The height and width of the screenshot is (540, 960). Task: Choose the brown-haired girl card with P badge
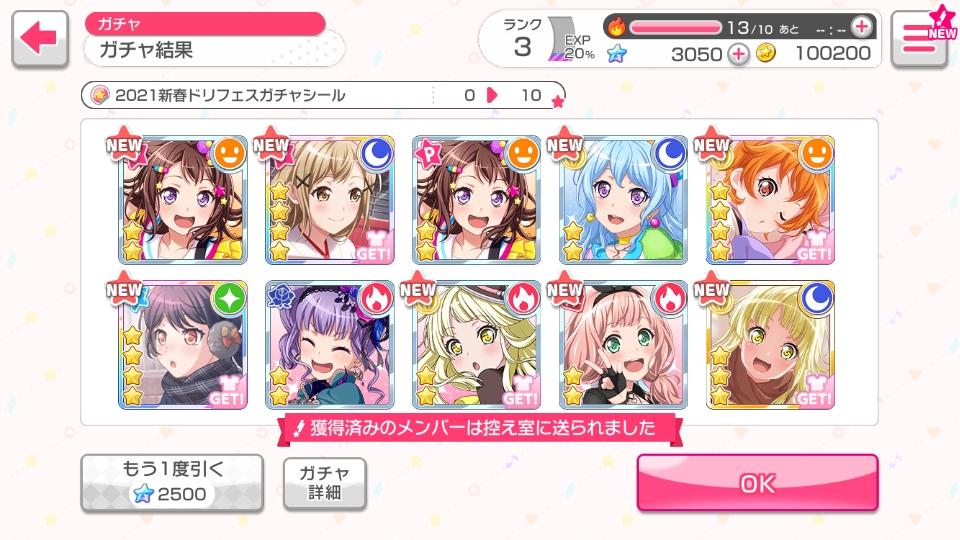pyautogui.click(x=477, y=200)
